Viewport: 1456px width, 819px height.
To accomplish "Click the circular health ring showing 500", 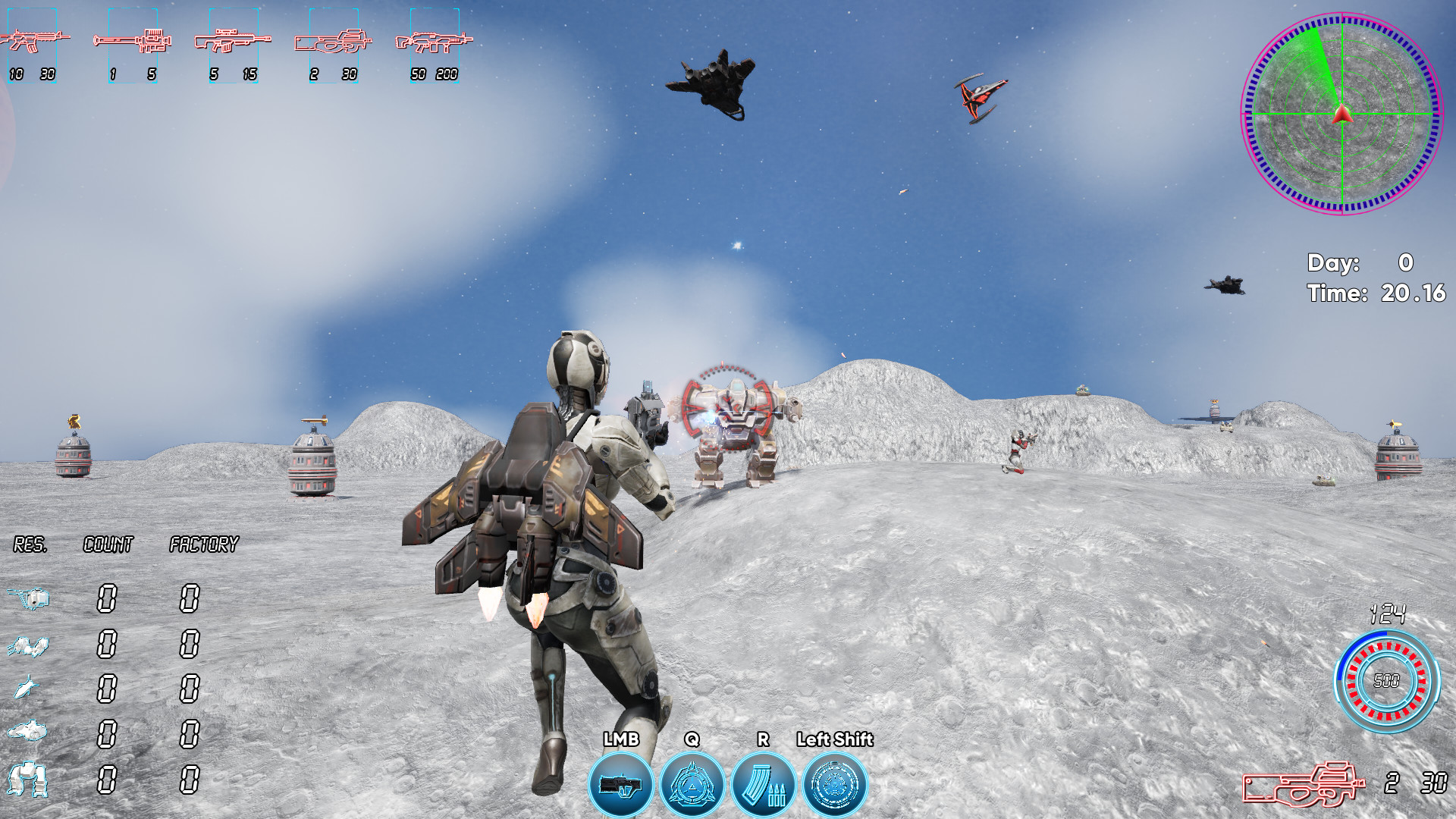I will pyautogui.click(x=1389, y=680).
